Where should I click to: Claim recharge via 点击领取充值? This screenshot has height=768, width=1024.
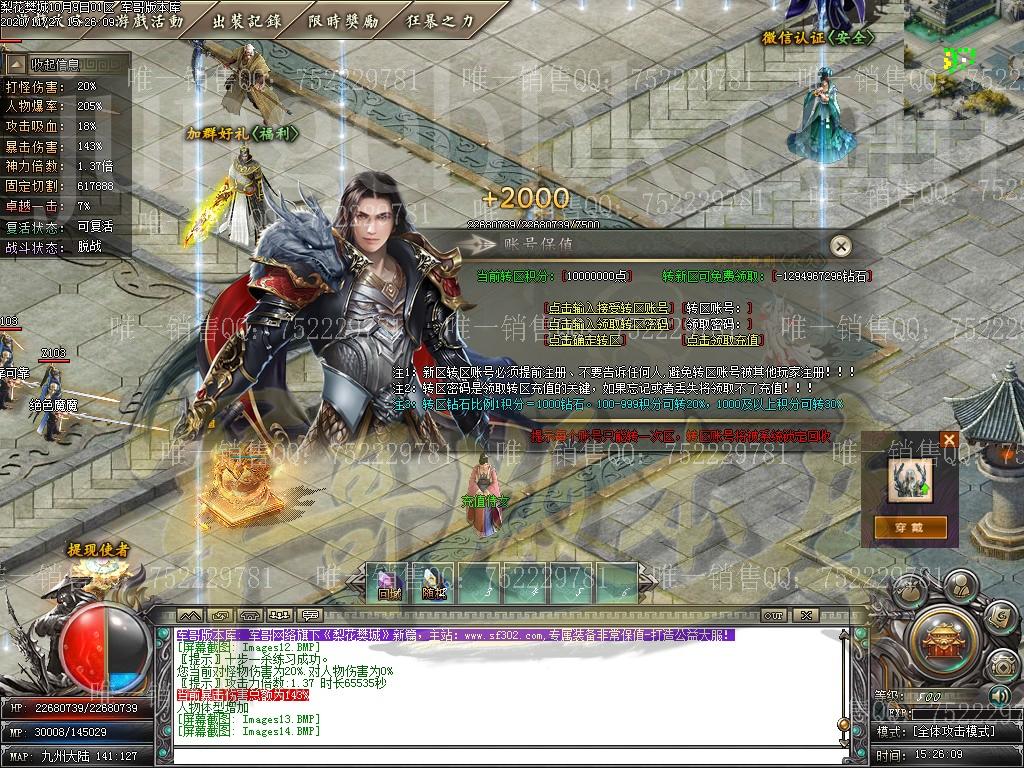click(x=722, y=340)
